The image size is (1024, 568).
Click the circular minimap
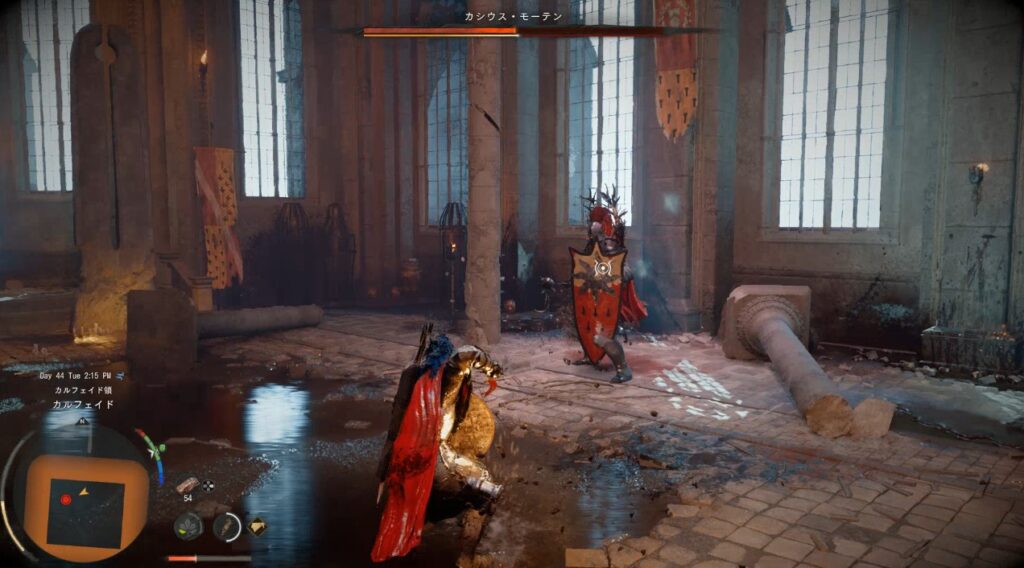click(84, 495)
